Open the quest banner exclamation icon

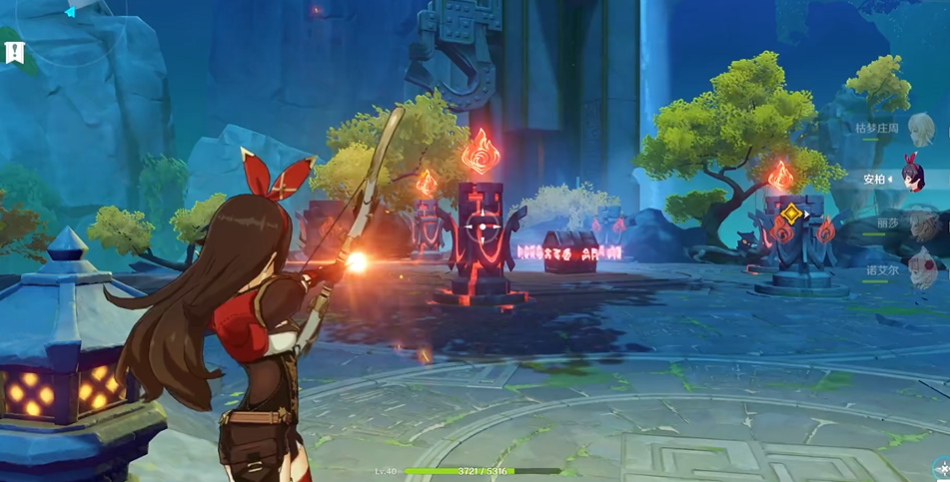pyautogui.click(x=14, y=51)
